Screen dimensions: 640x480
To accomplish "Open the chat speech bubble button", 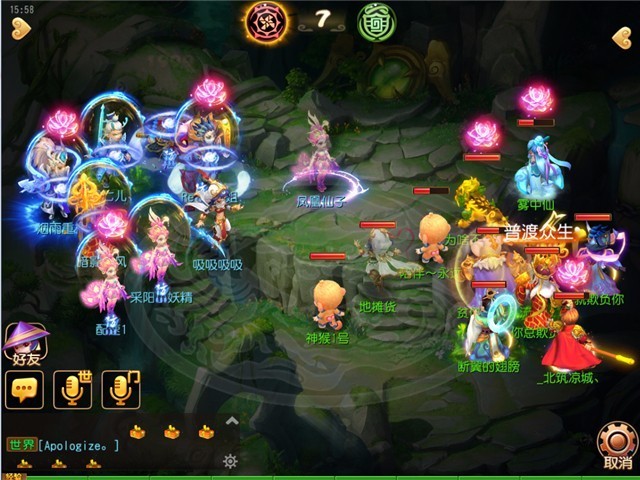I will click(x=24, y=389).
